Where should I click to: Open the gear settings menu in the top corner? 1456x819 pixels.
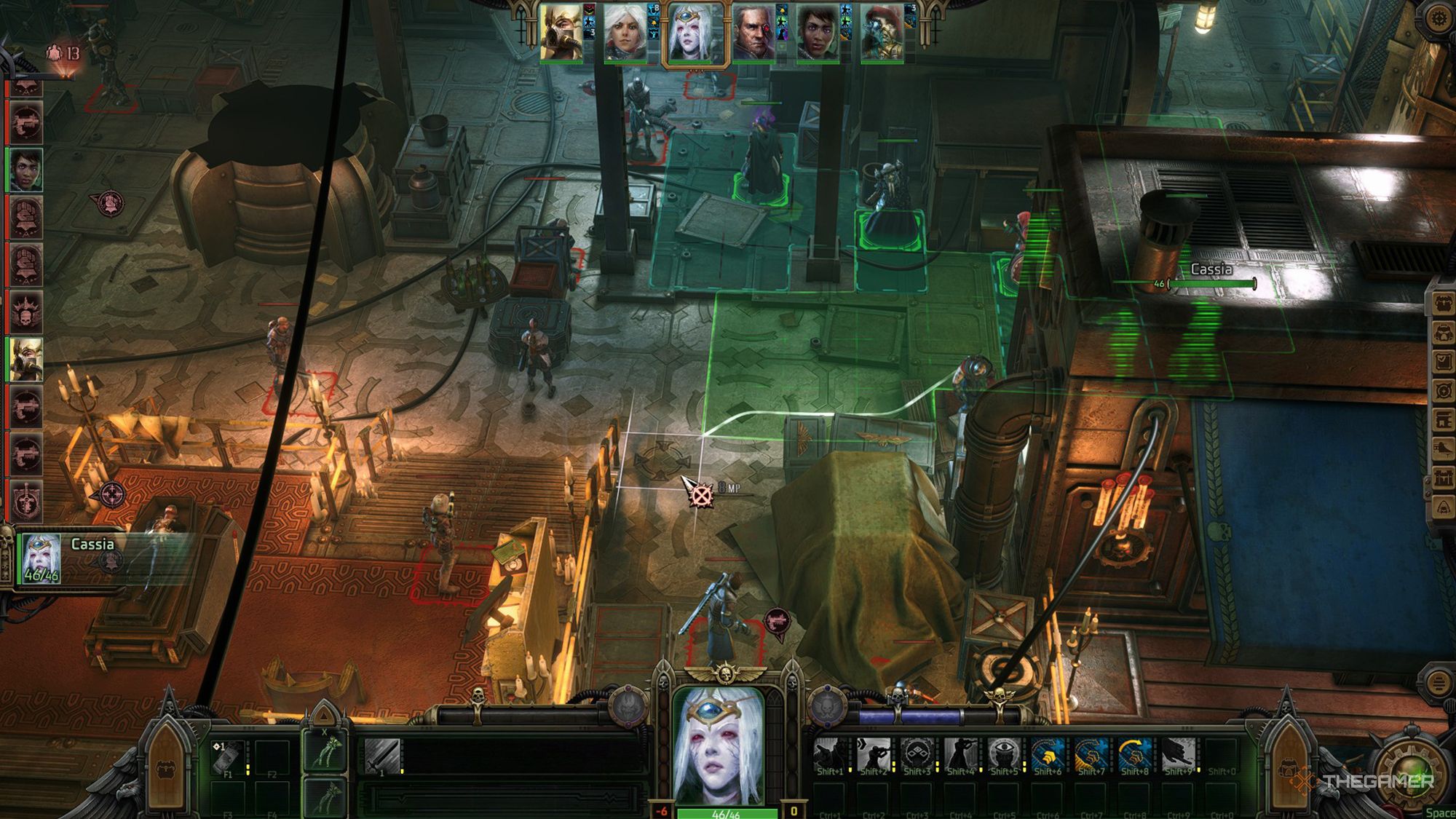coord(1438,20)
